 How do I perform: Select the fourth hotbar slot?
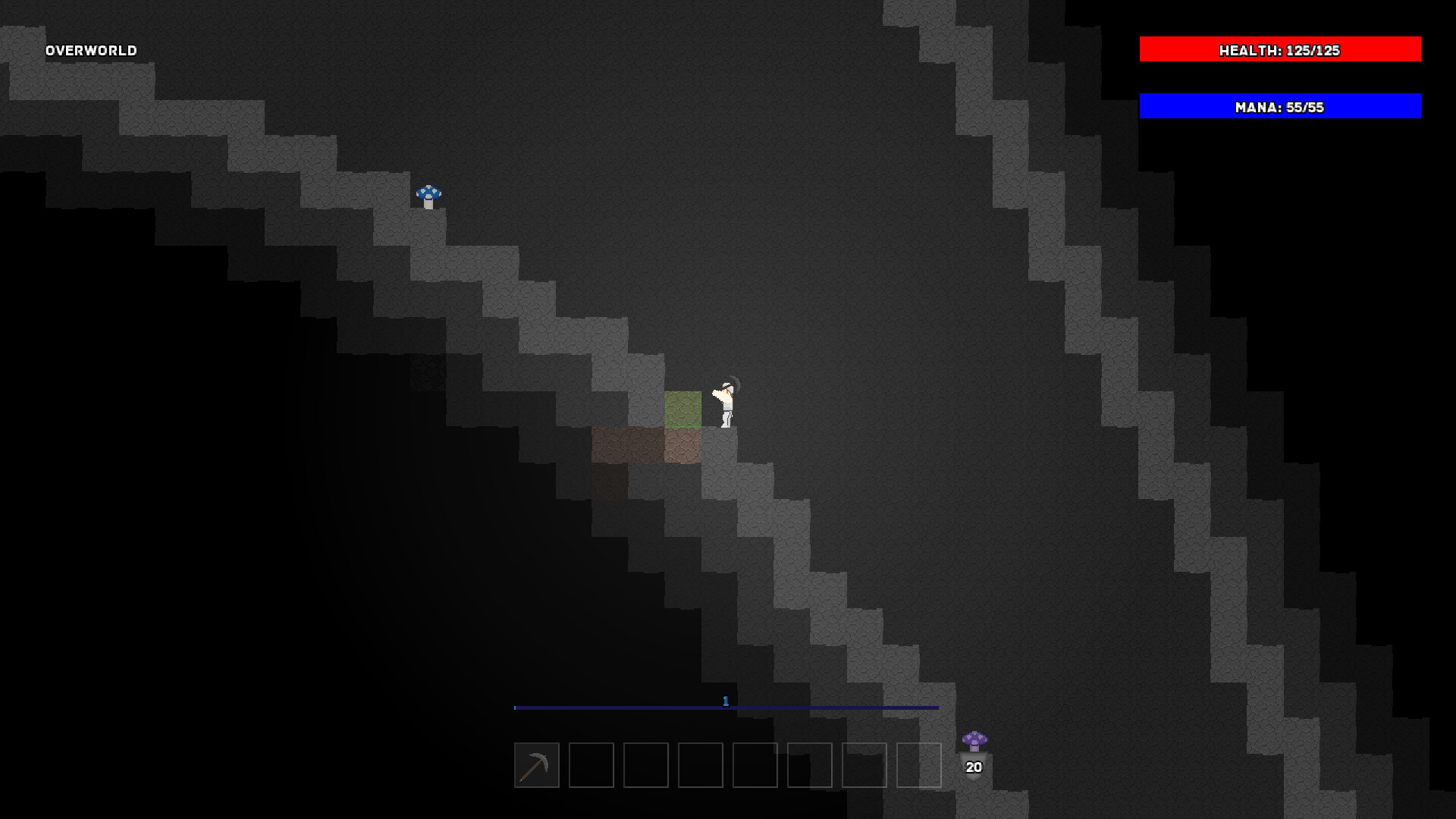pos(699,766)
